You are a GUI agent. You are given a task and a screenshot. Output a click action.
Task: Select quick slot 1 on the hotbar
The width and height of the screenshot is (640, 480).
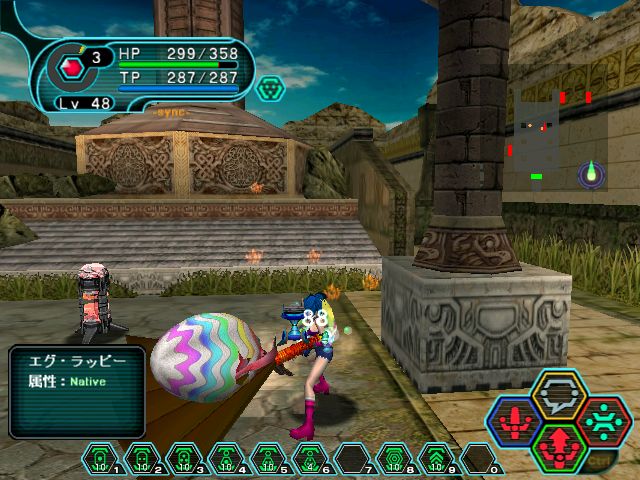coord(99,459)
